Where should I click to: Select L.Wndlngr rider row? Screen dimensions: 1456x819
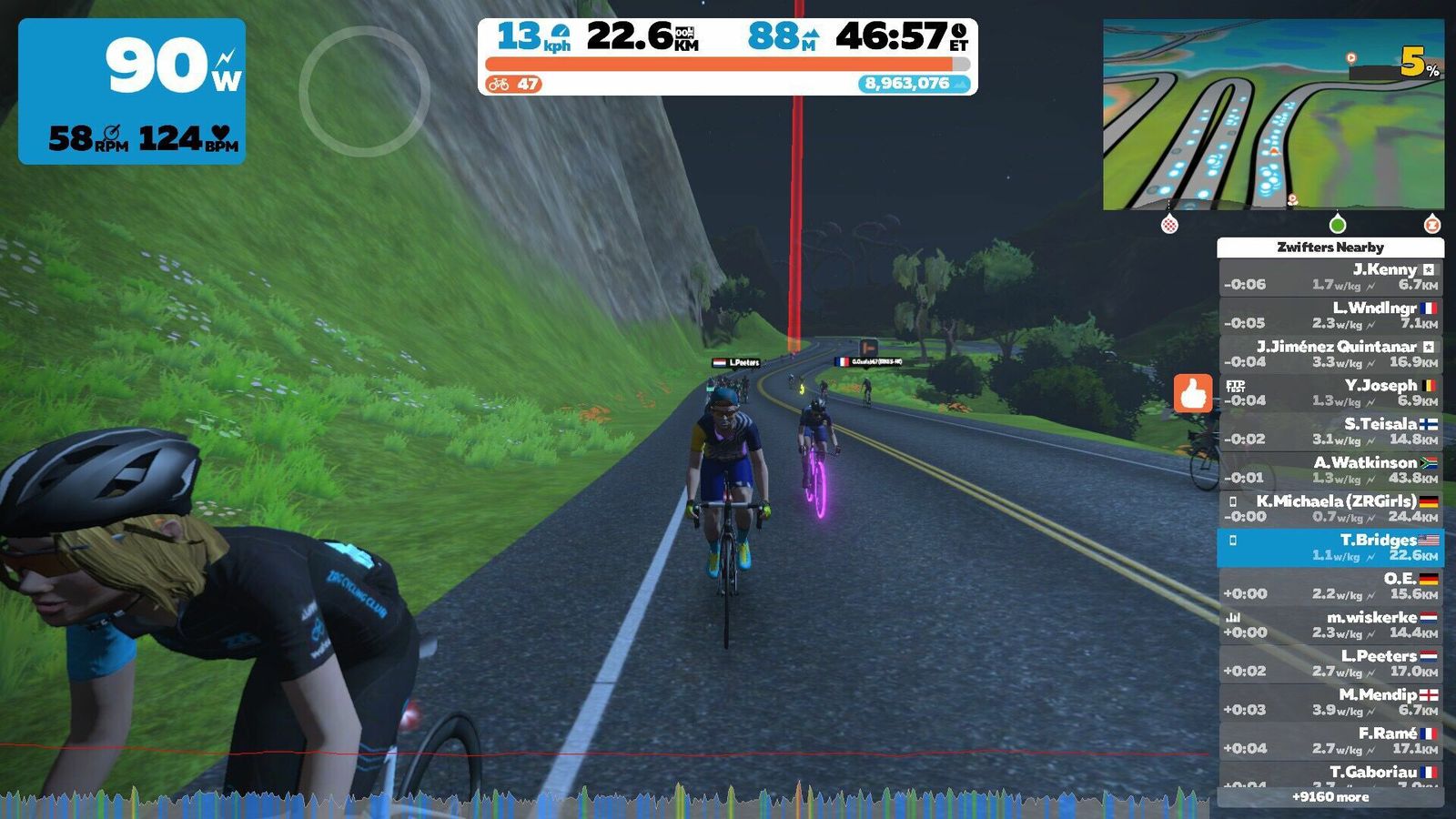[x=1330, y=315]
